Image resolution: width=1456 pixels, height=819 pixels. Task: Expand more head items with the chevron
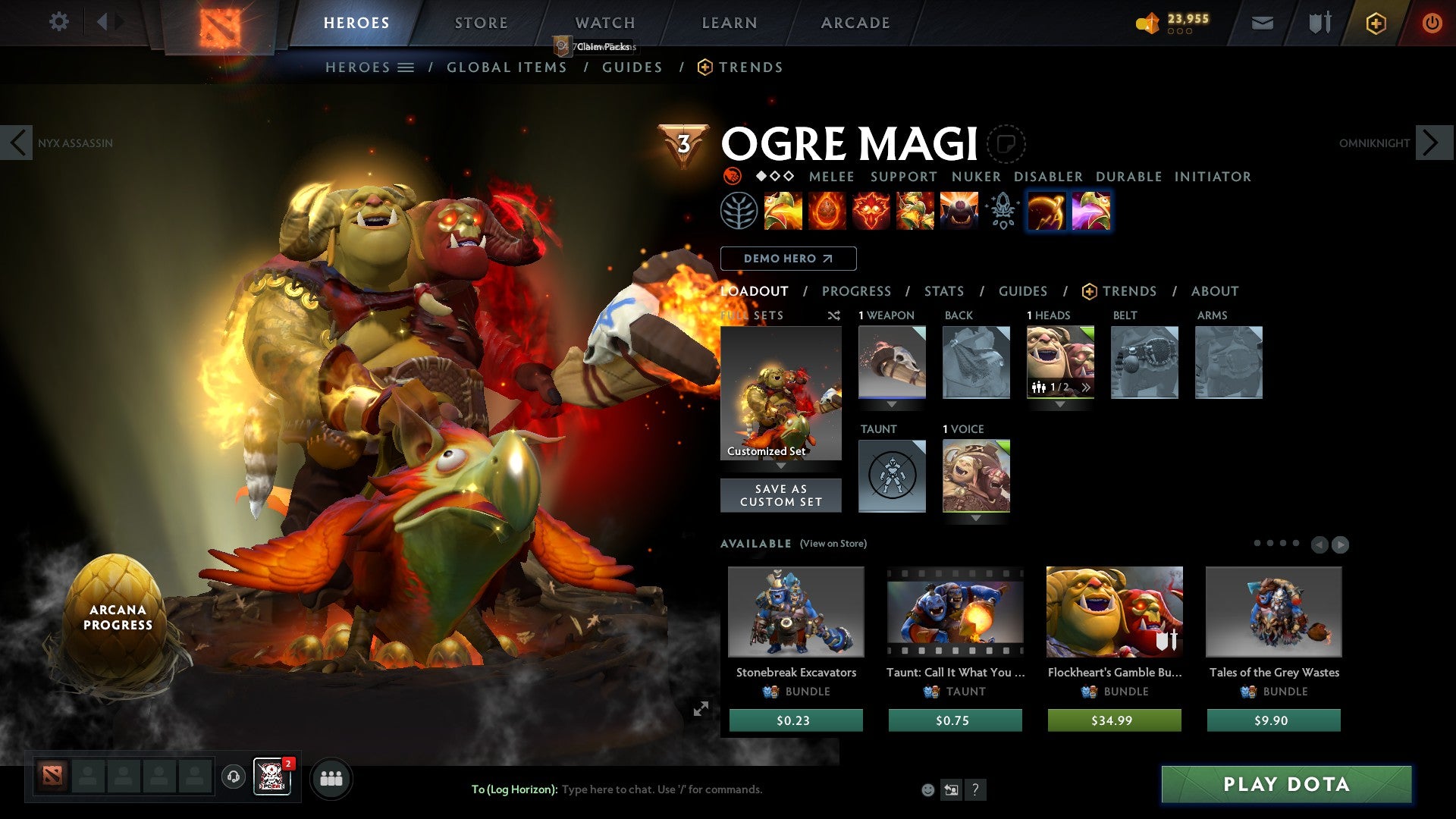pos(1086,388)
